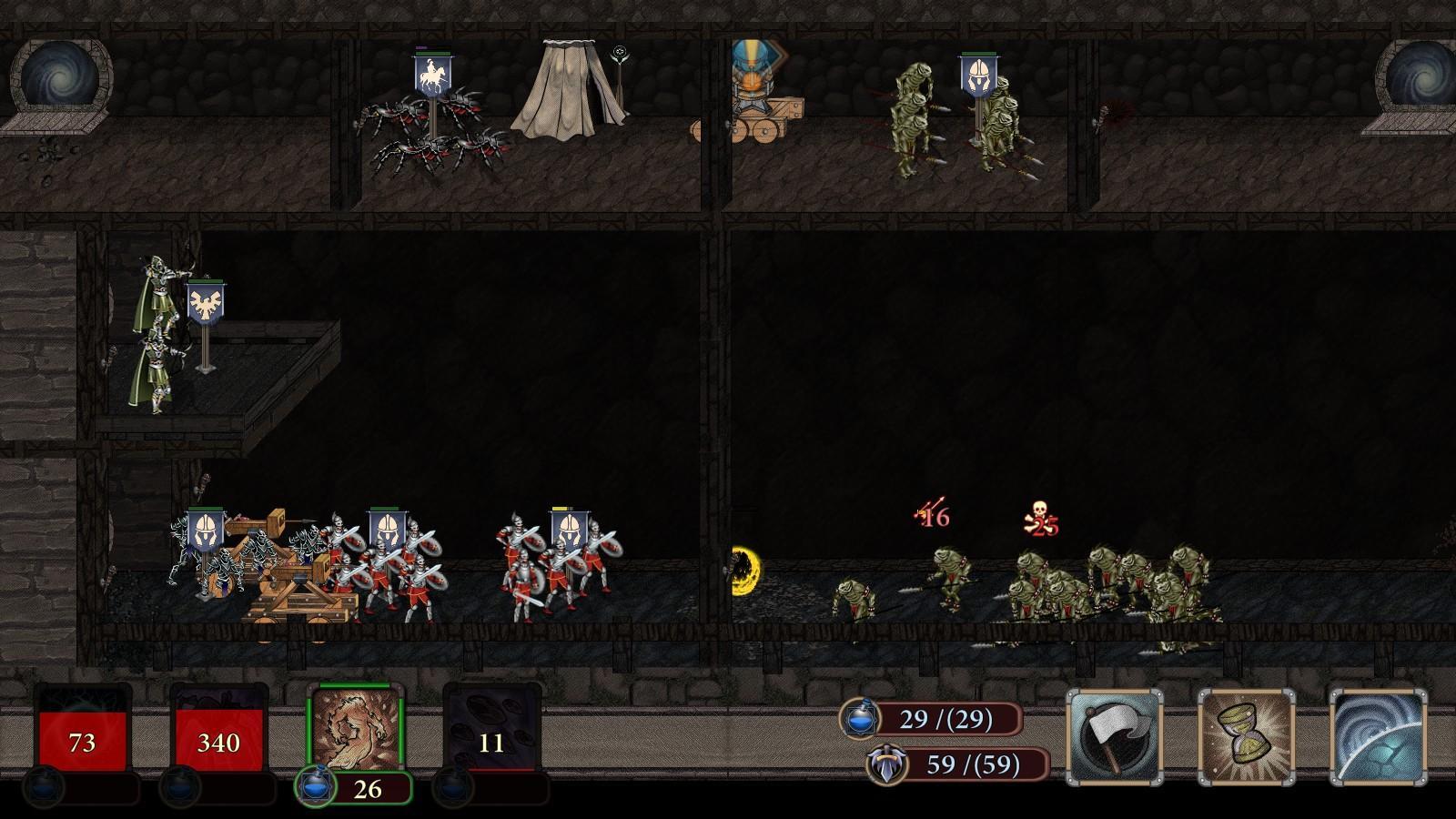Select the red spell card showing 340
This screenshot has width=1456, height=819.
[x=217, y=739]
